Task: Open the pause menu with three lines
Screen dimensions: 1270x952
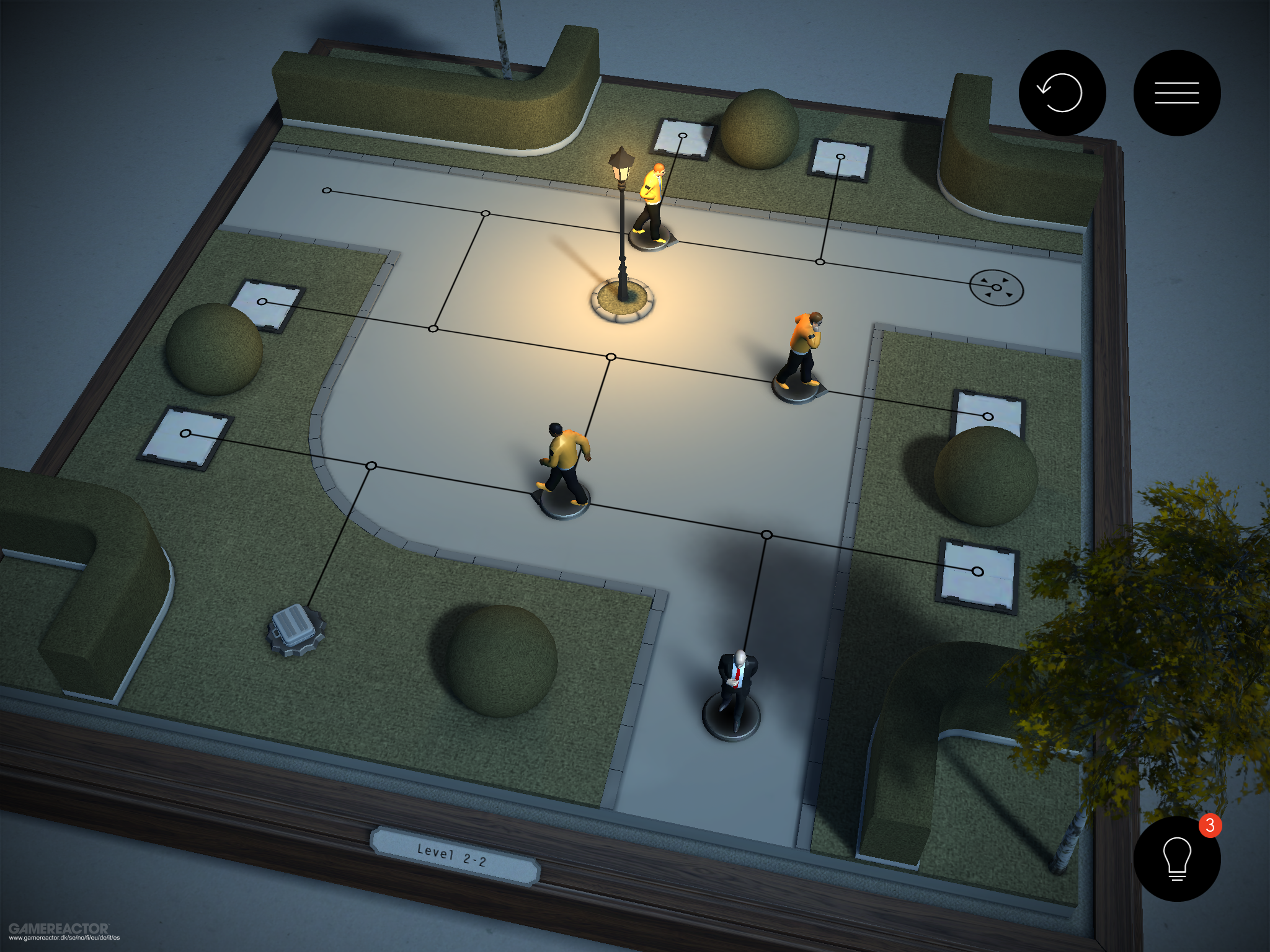Action: pos(1176,93)
